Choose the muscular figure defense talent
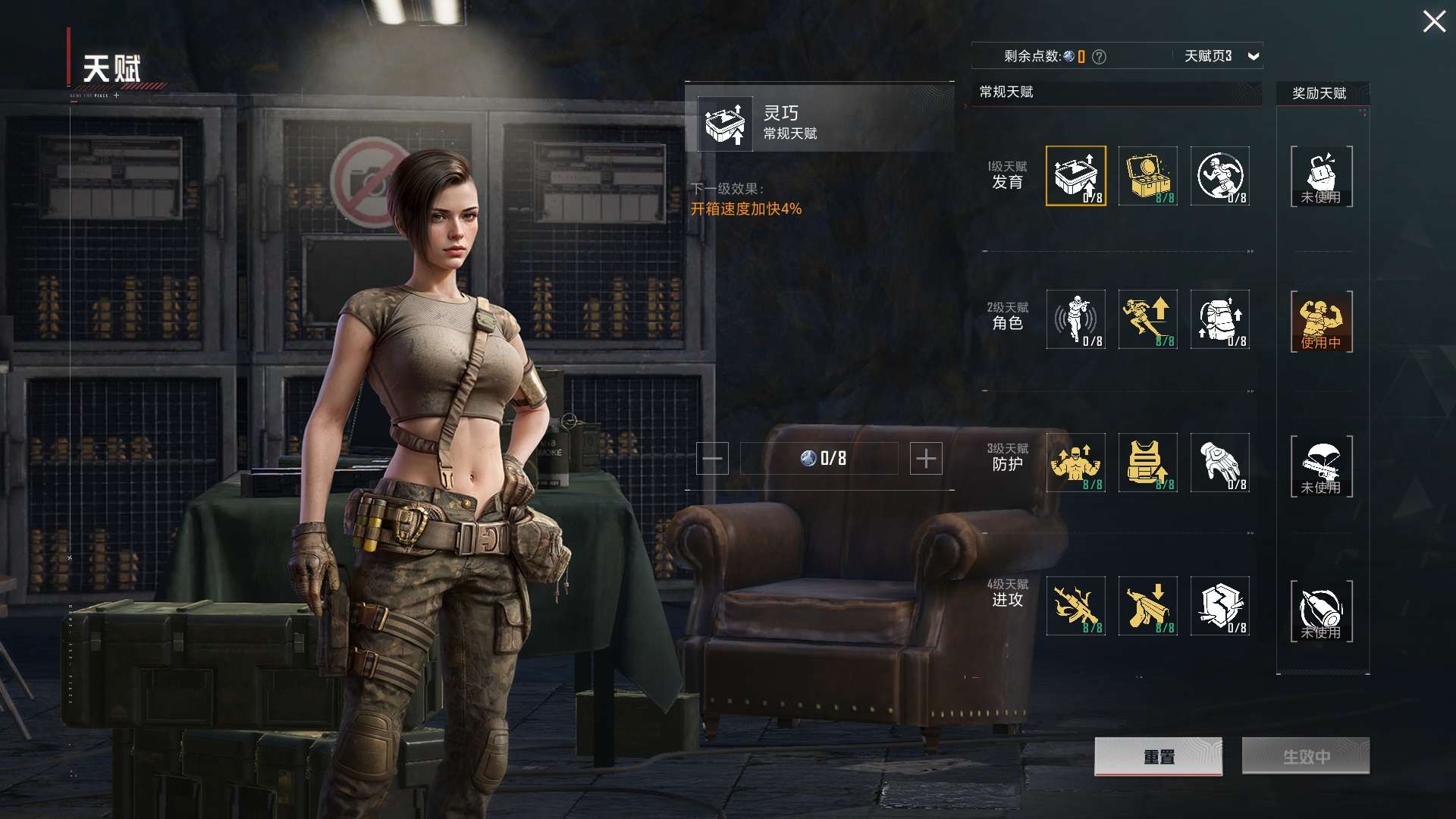Viewport: 1456px width, 819px height. 1075,463
